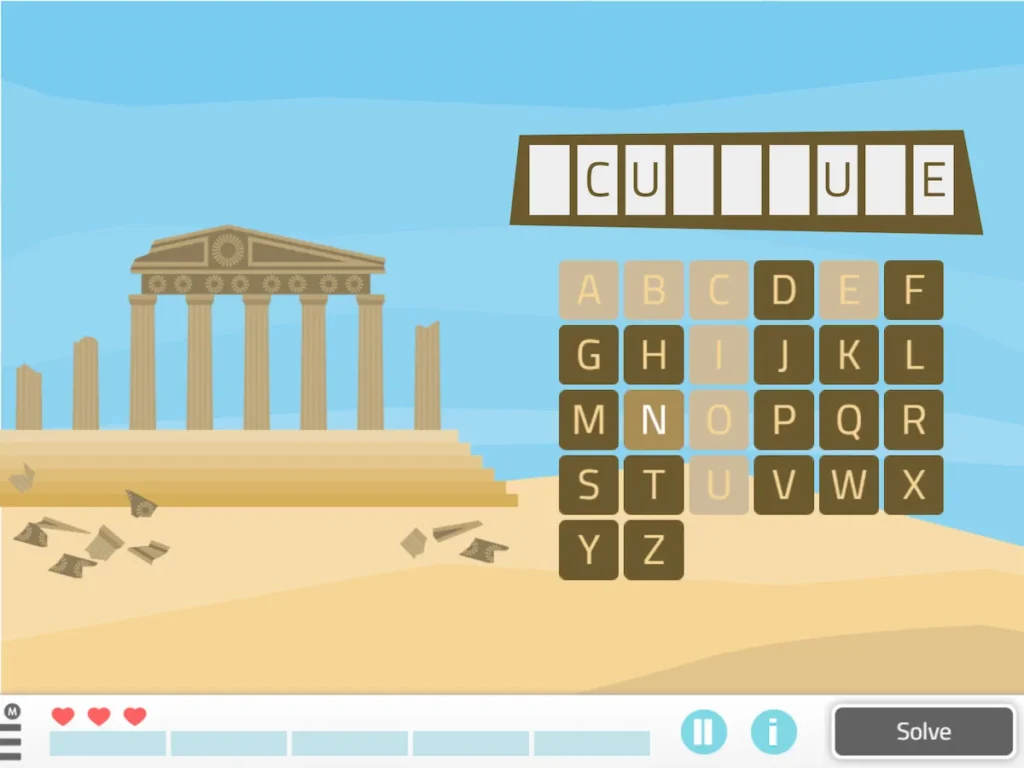Select the letter K tile
The image size is (1024, 768).
click(849, 356)
